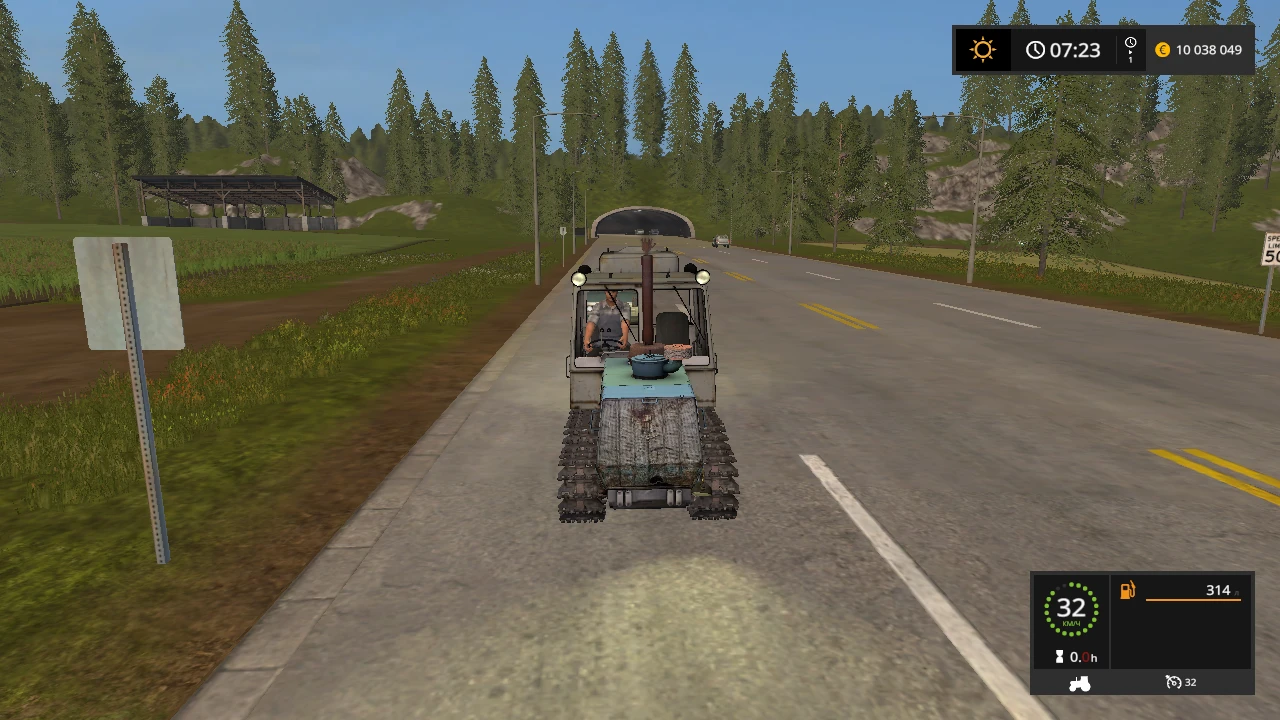
Task: Expand the weather forecast panel
Action: click(983, 50)
